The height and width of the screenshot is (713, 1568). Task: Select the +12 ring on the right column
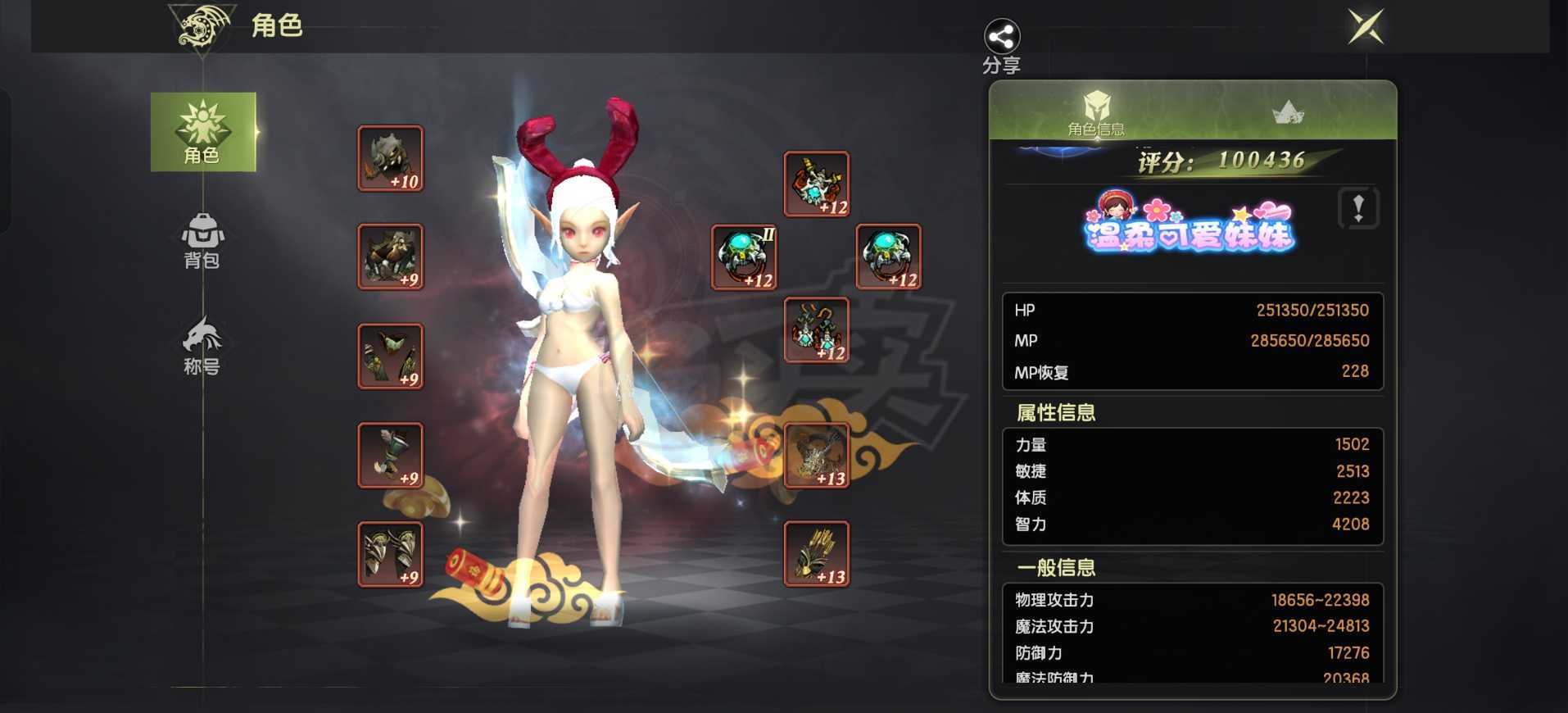890,257
